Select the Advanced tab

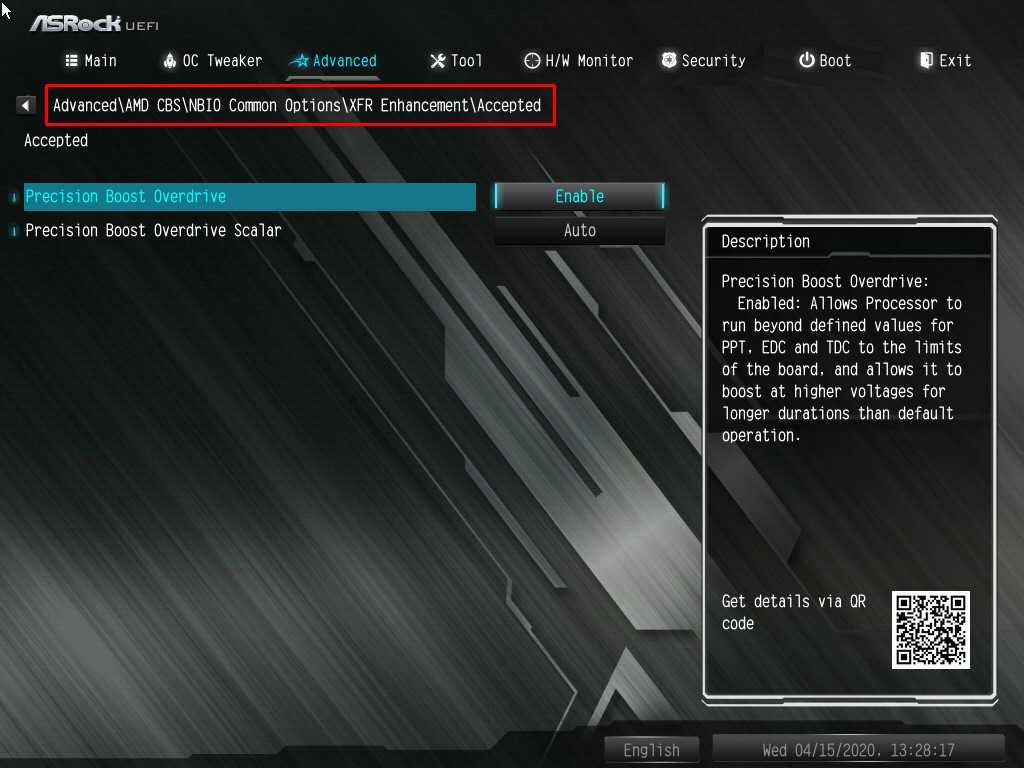(x=333, y=61)
